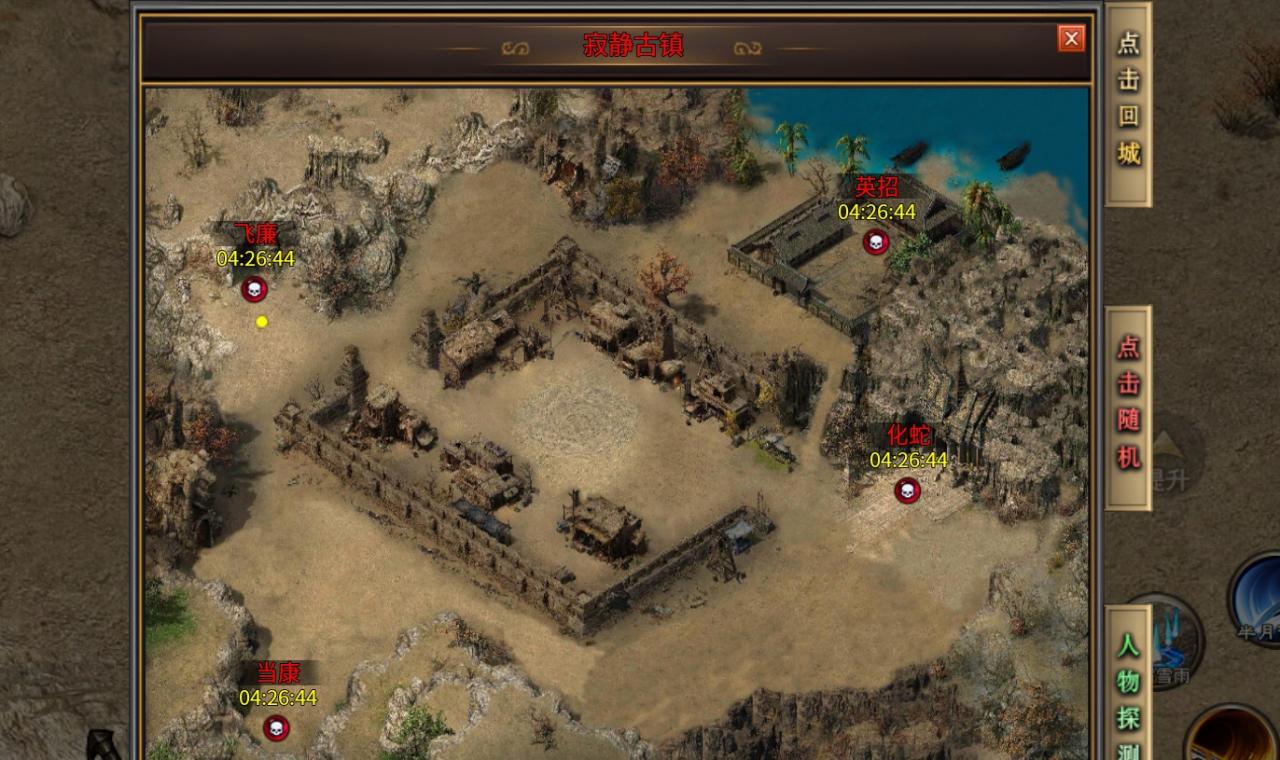The height and width of the screenshot is (760, 1280).
Task: Click the 当康 boss skull marker
Action: 277,728
